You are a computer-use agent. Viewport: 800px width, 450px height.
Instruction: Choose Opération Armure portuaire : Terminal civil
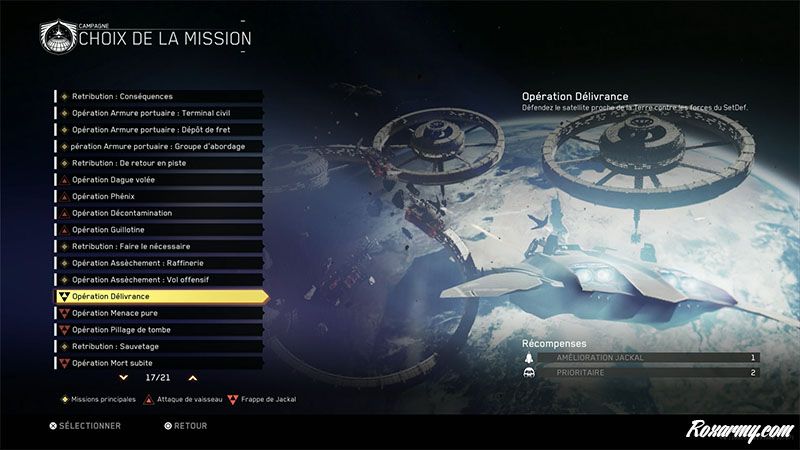[160, 113]
